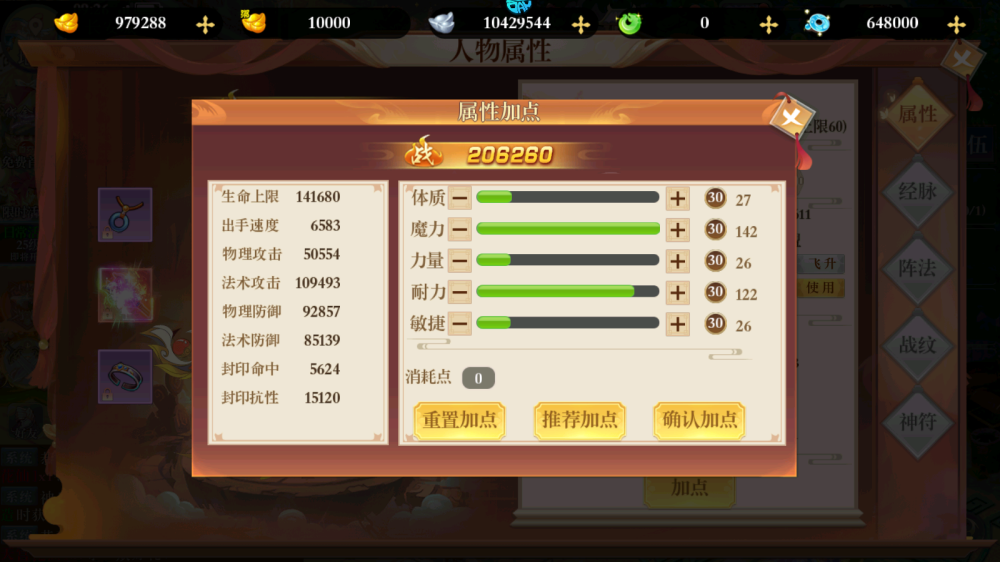
Task: Open the 阵法 tab
Action: click(x=917, y=268)
